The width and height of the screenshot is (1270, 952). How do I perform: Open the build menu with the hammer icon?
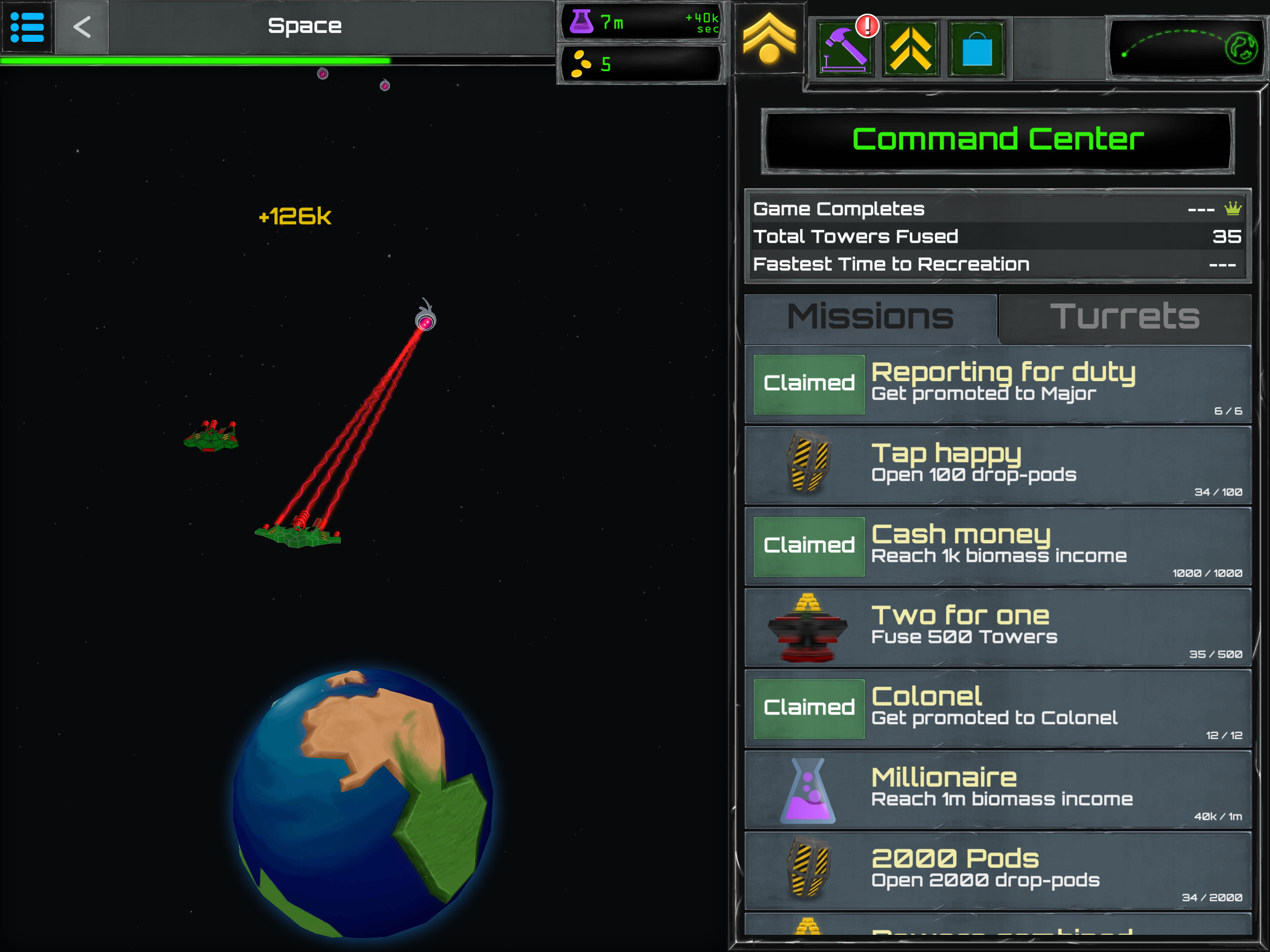pyautogui.click(x=844, y=48)
